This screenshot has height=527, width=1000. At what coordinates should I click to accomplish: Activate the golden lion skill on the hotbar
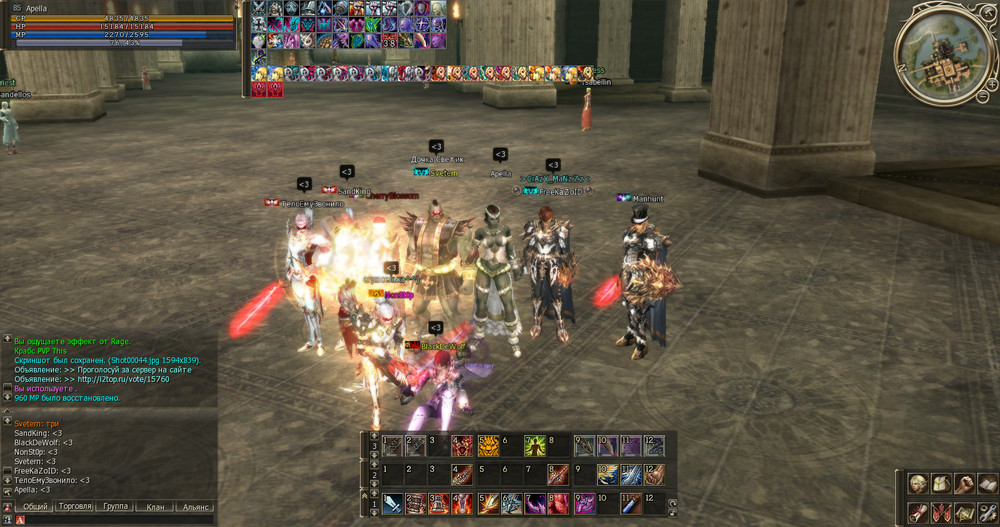coord(489,447)
